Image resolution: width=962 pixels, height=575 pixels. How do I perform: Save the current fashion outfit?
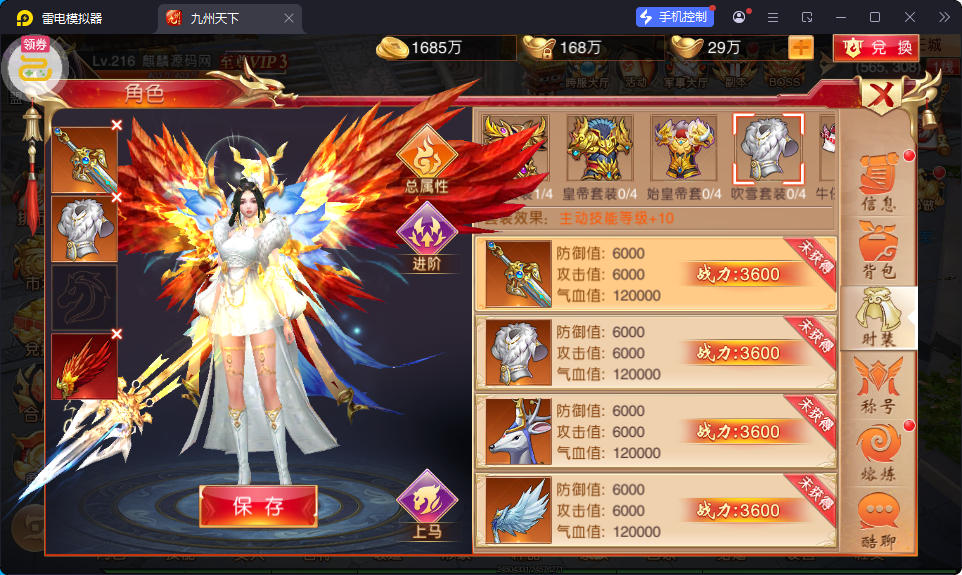click(x=258, y=506)
